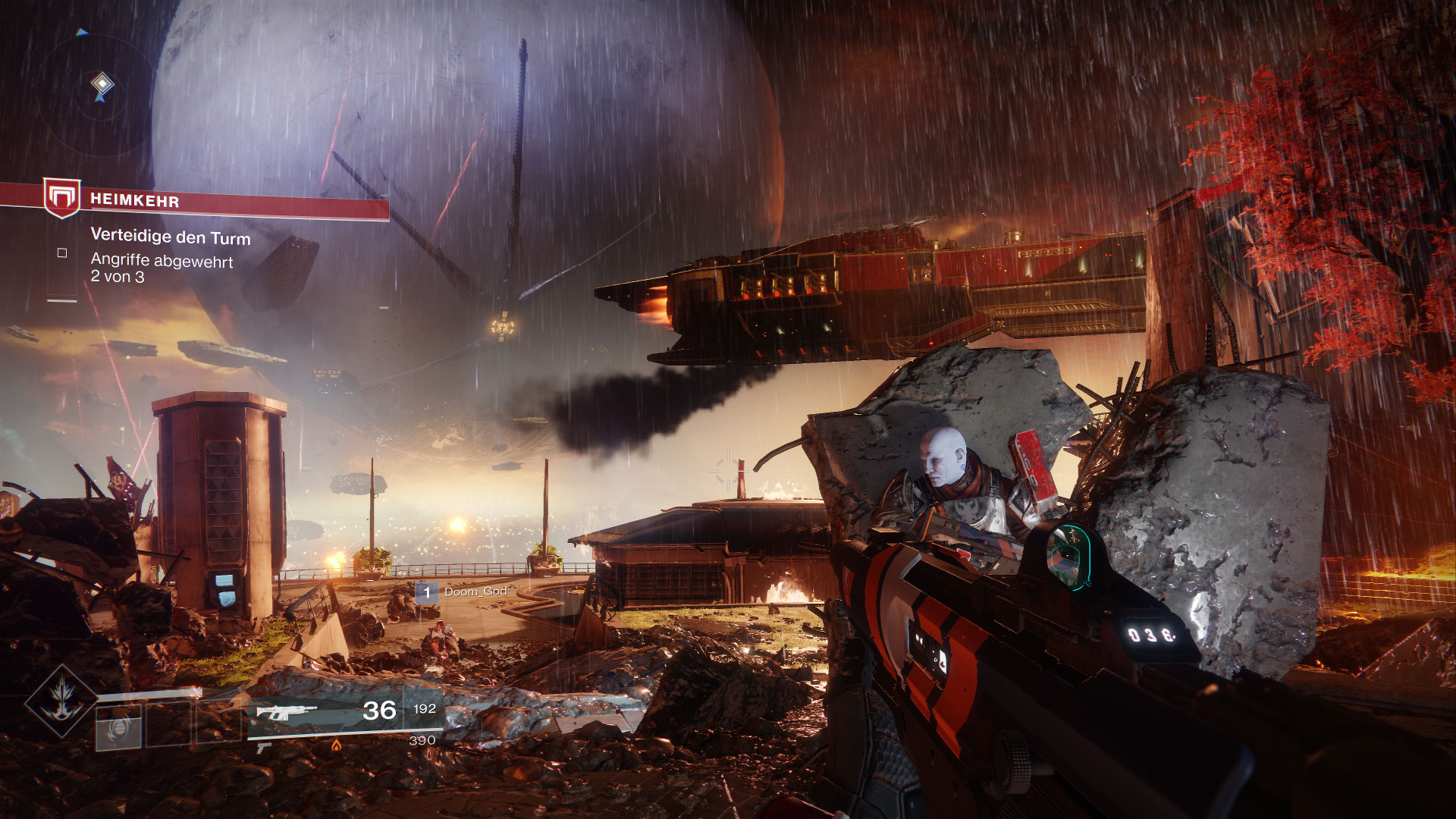Select the red mission shield emblem

[61, 197]
